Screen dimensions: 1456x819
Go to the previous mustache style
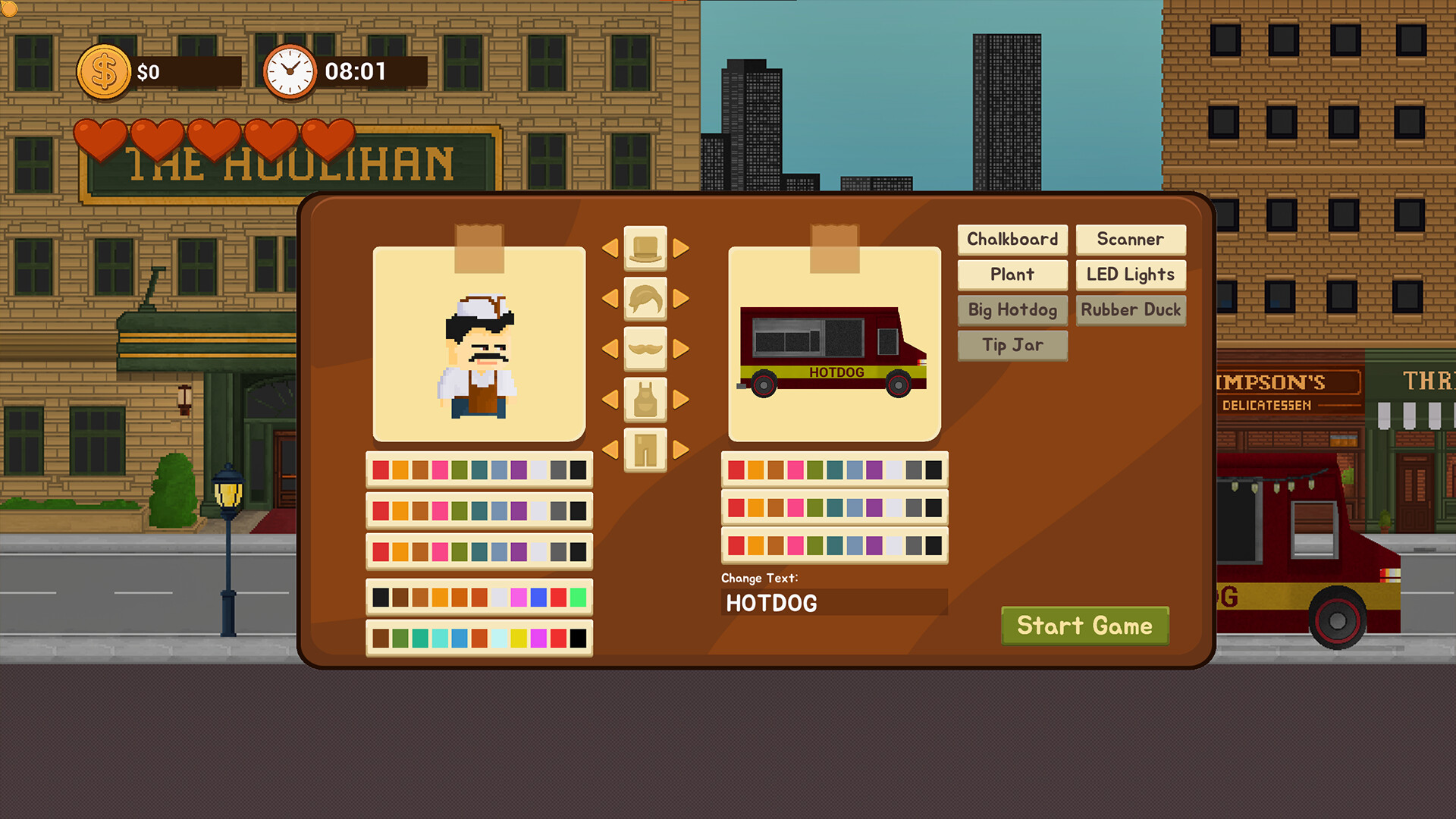coord(610,349)
